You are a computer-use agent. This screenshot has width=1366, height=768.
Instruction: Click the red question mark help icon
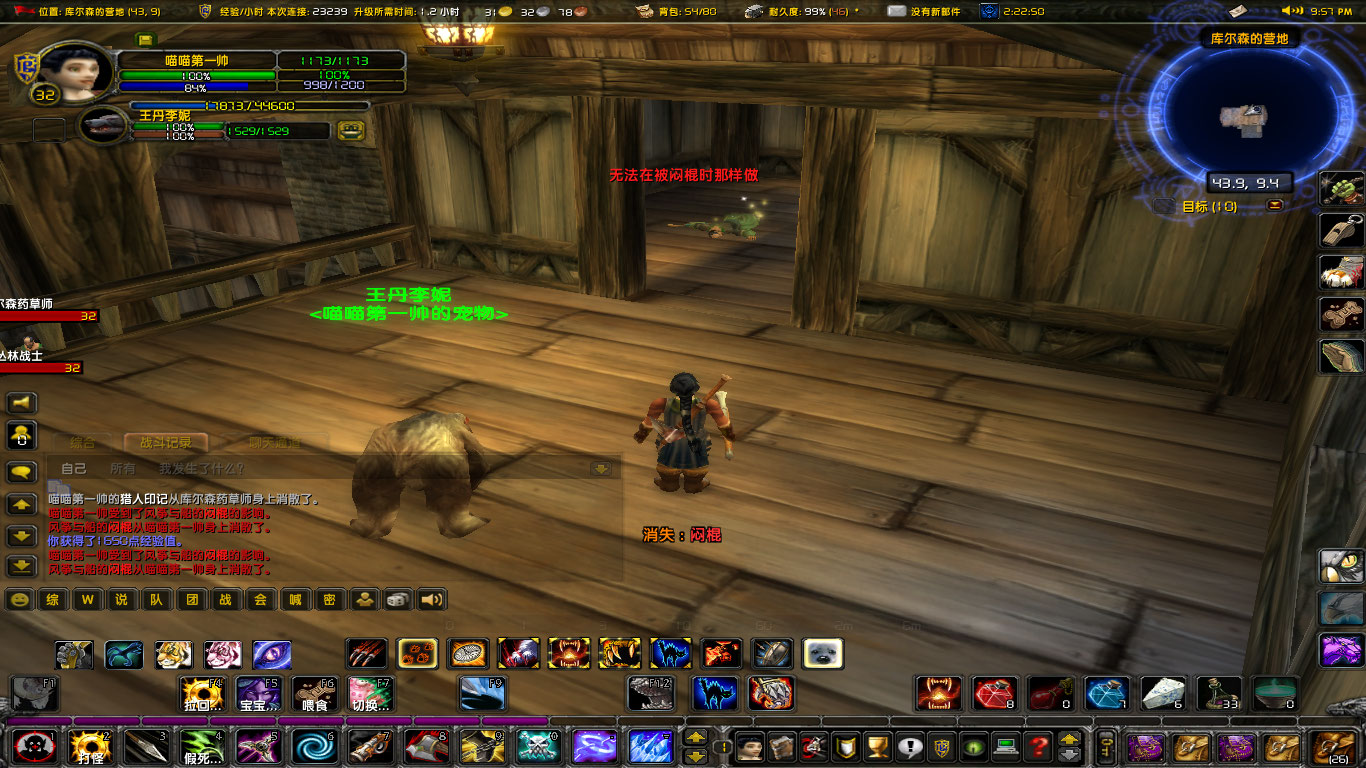[x=1038, y=746]
